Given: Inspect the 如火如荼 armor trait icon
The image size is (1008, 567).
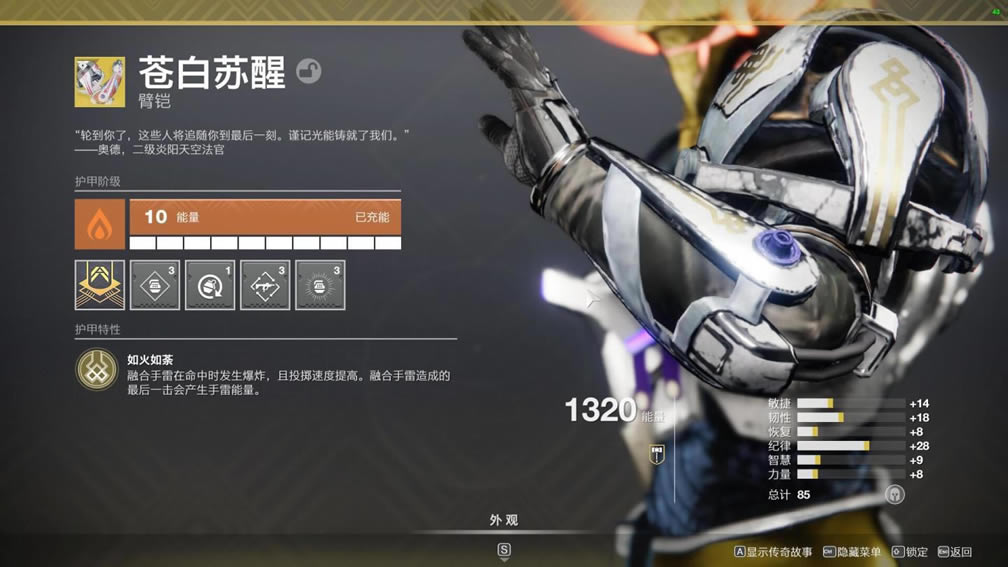Looking at the screenshot, I should click(97, 370).
